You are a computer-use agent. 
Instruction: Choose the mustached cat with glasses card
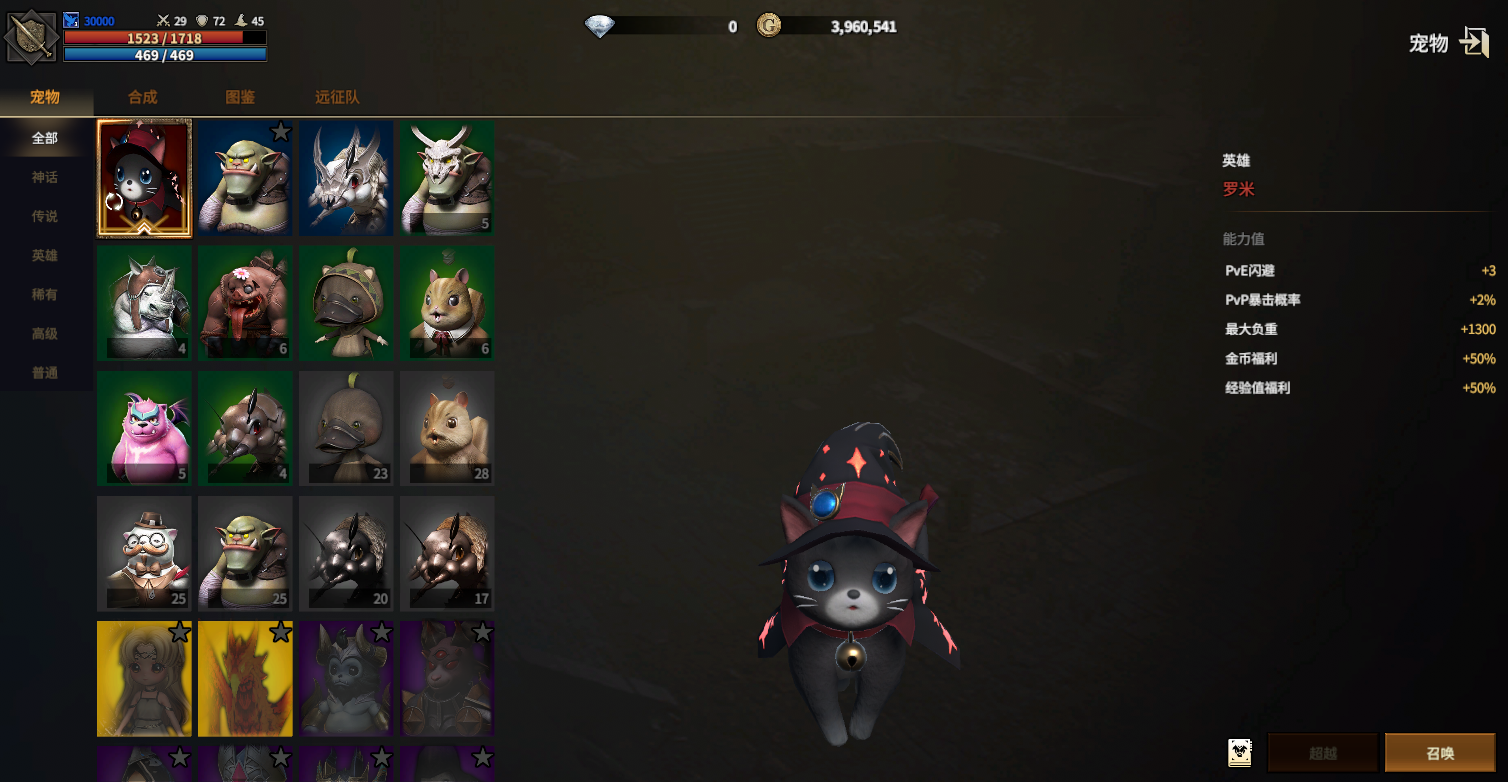[x=144, y=553]
